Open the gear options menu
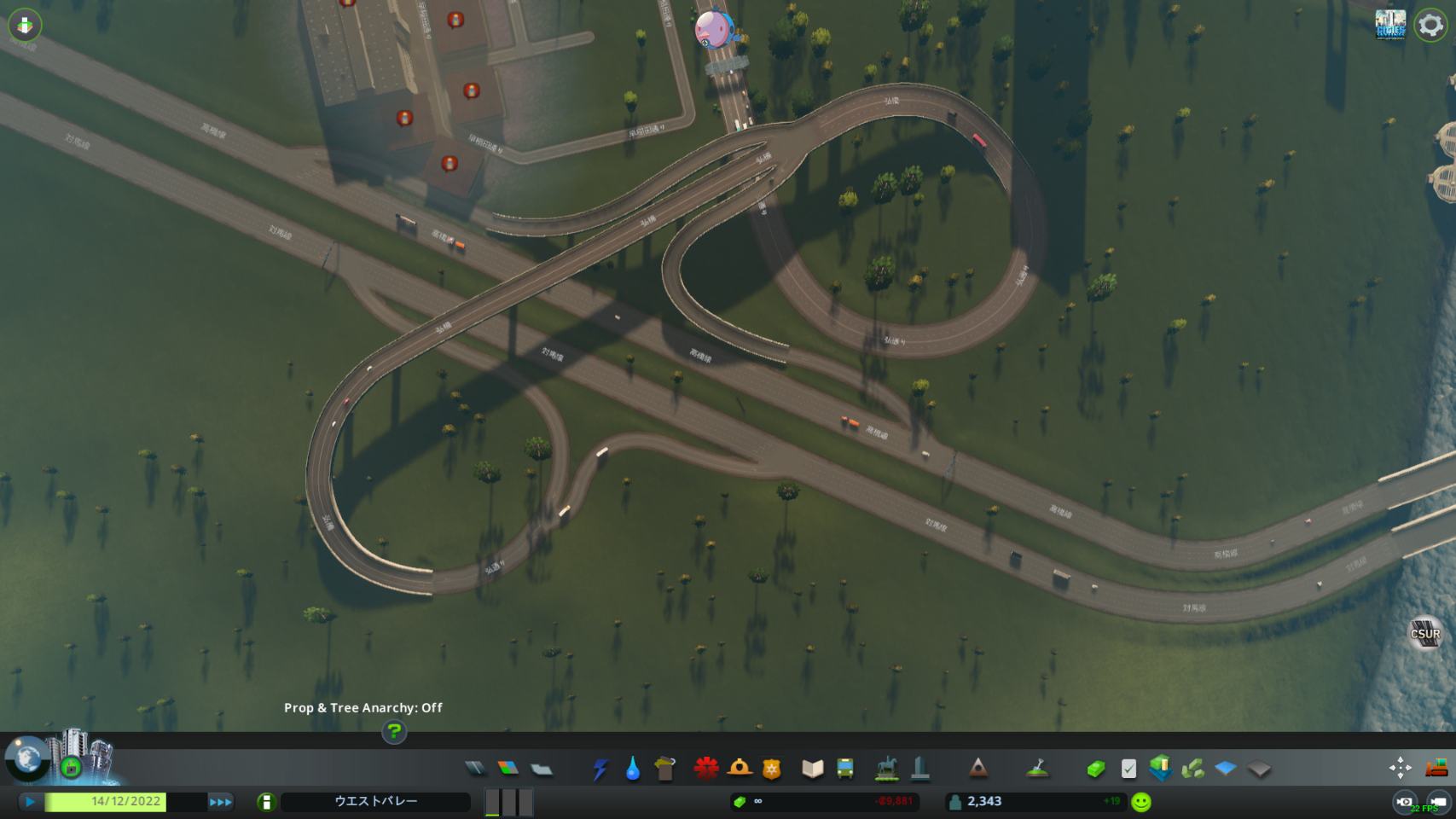 coord(1430,25)
